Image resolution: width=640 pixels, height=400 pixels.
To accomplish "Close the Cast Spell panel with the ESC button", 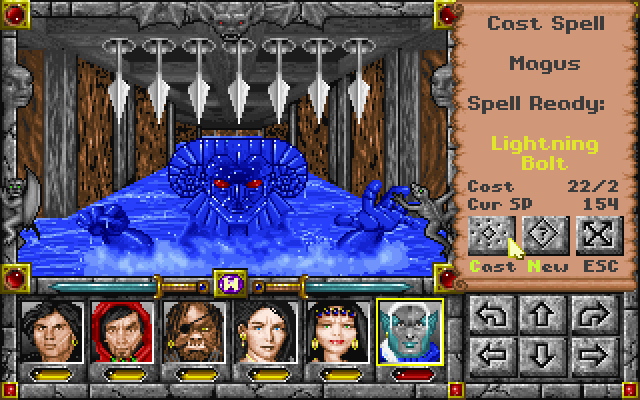I will 600,235.
